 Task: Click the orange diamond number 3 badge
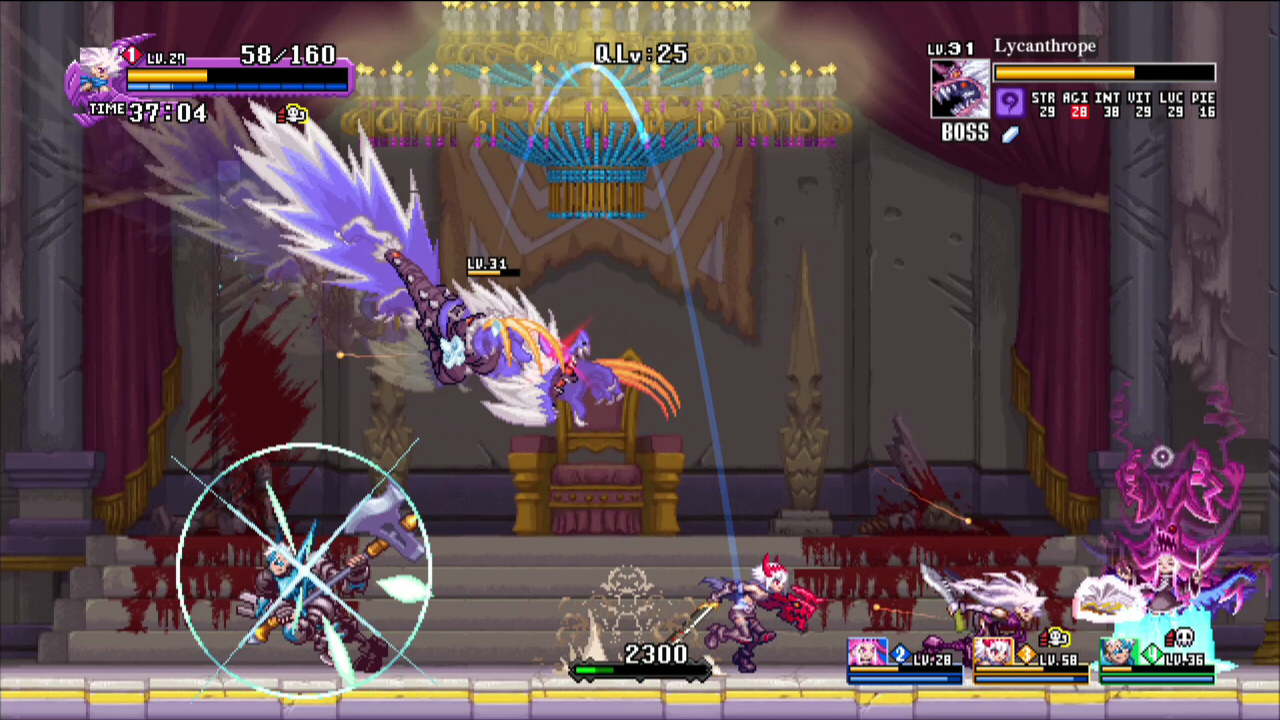tap(1026, 655)
